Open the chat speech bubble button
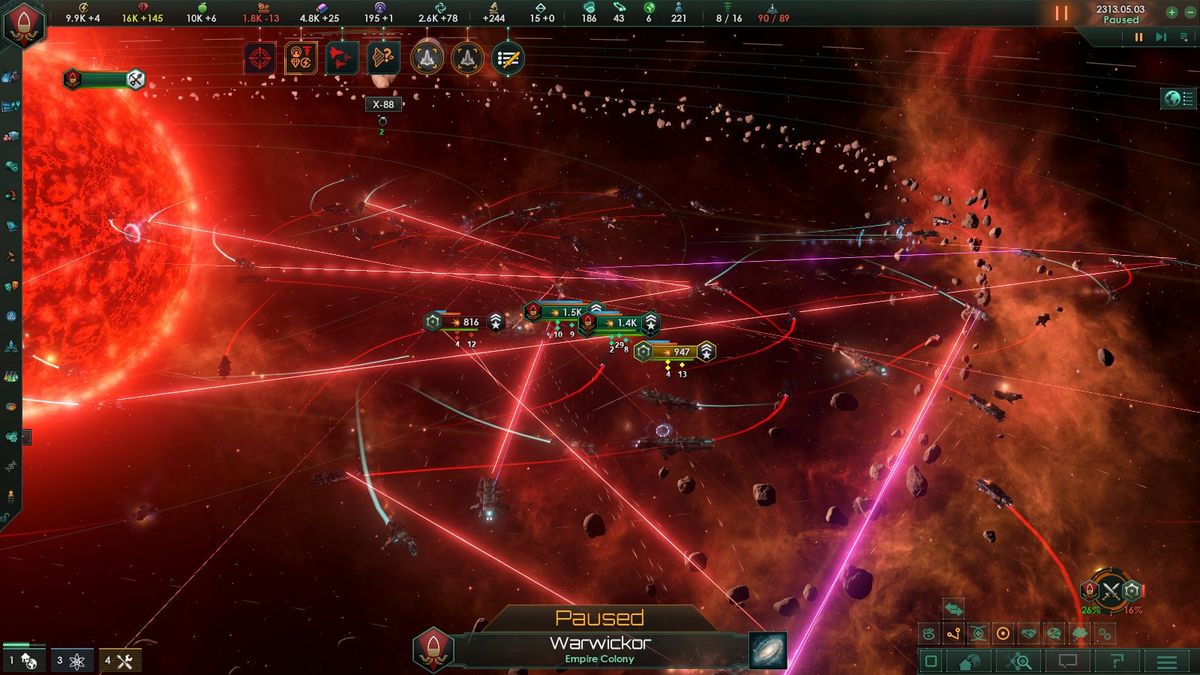The height and width of the screenshot is (675, 1200). click(x=1068, y=661)
